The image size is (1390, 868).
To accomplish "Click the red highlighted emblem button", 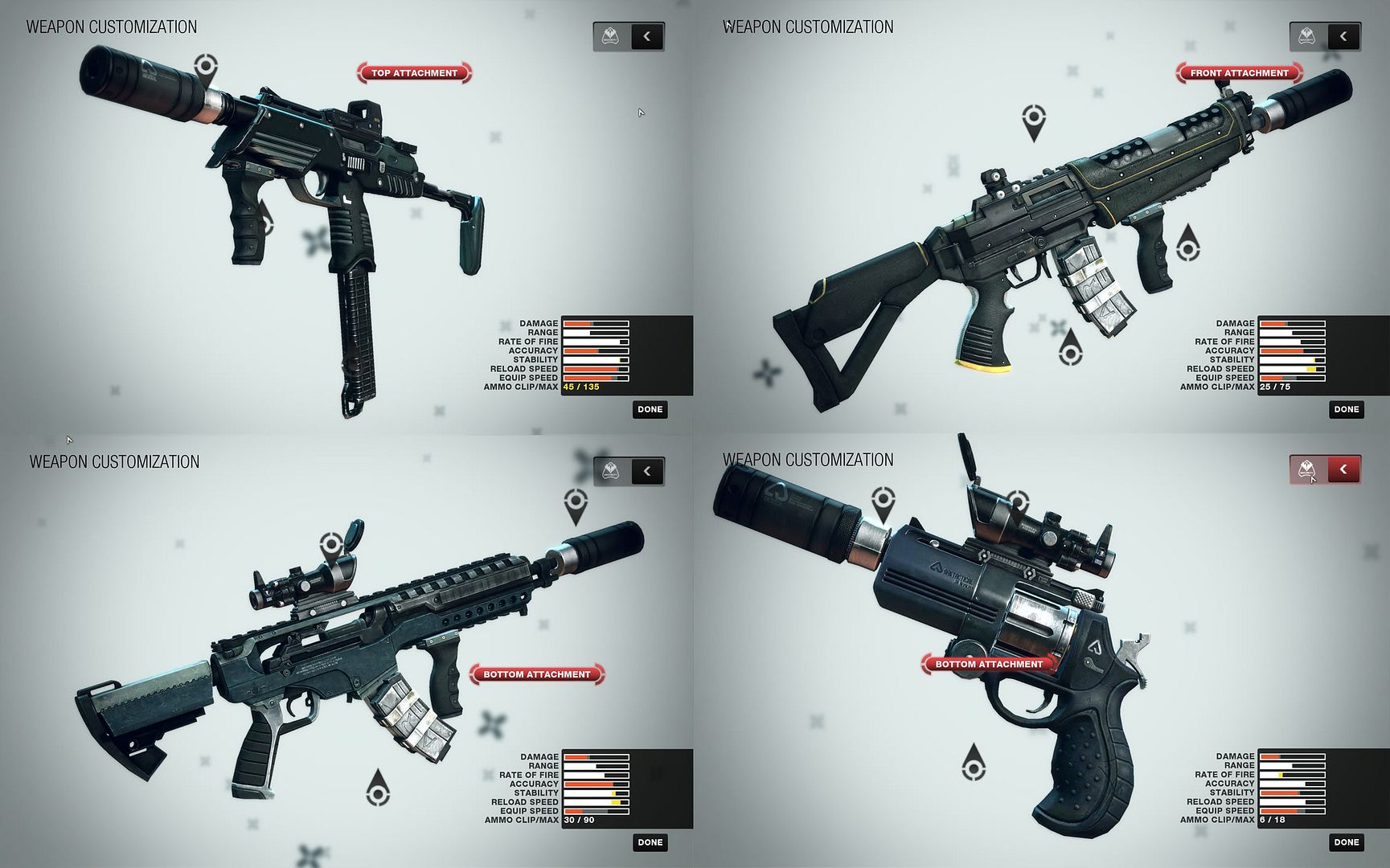I will click(1307, 469).
